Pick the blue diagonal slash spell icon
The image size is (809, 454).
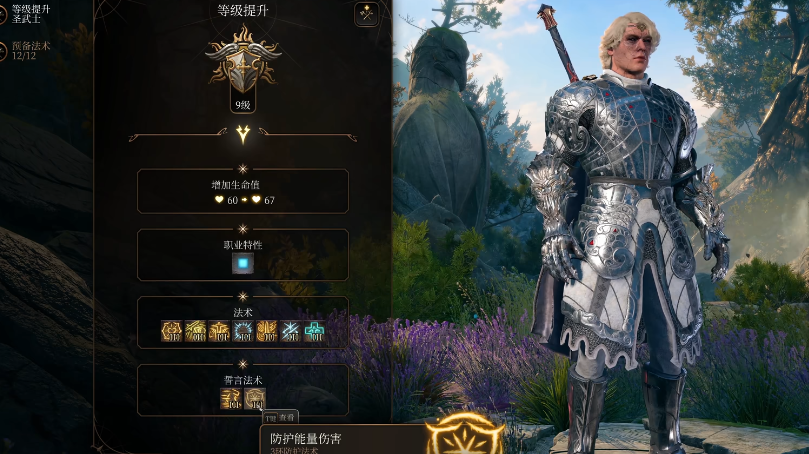tap(291, 331)
